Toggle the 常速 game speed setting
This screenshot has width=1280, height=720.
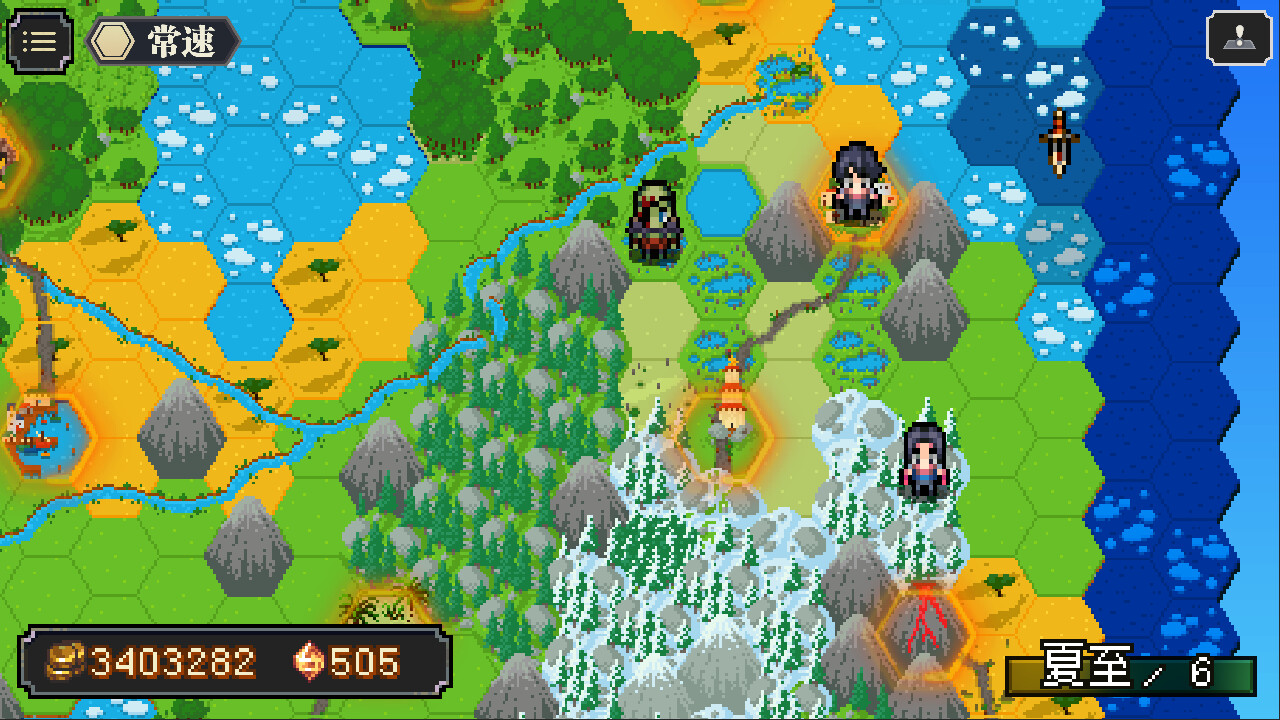point(185,42)
